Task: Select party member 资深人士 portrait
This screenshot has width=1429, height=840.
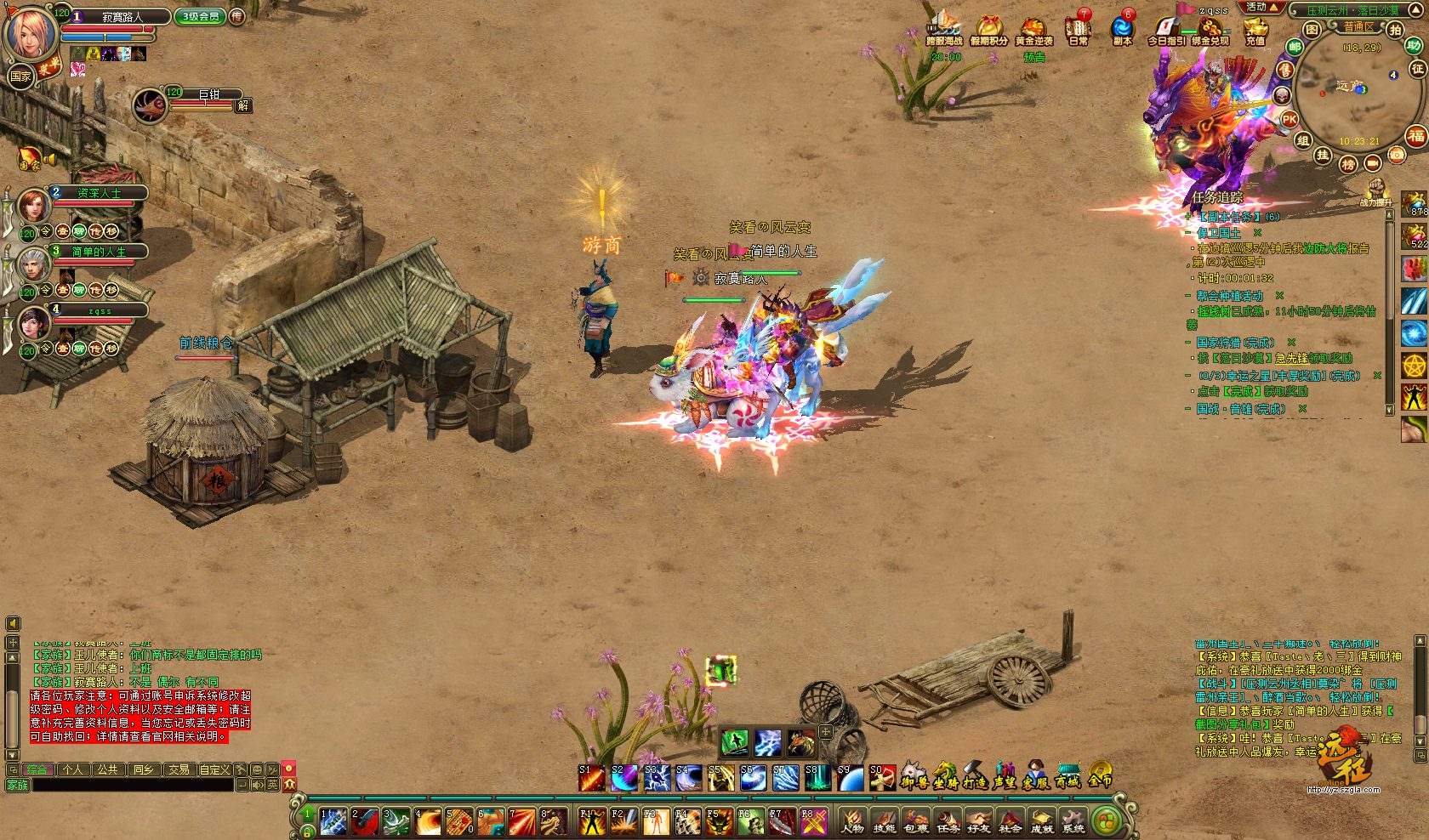Action: coord(35,207)
